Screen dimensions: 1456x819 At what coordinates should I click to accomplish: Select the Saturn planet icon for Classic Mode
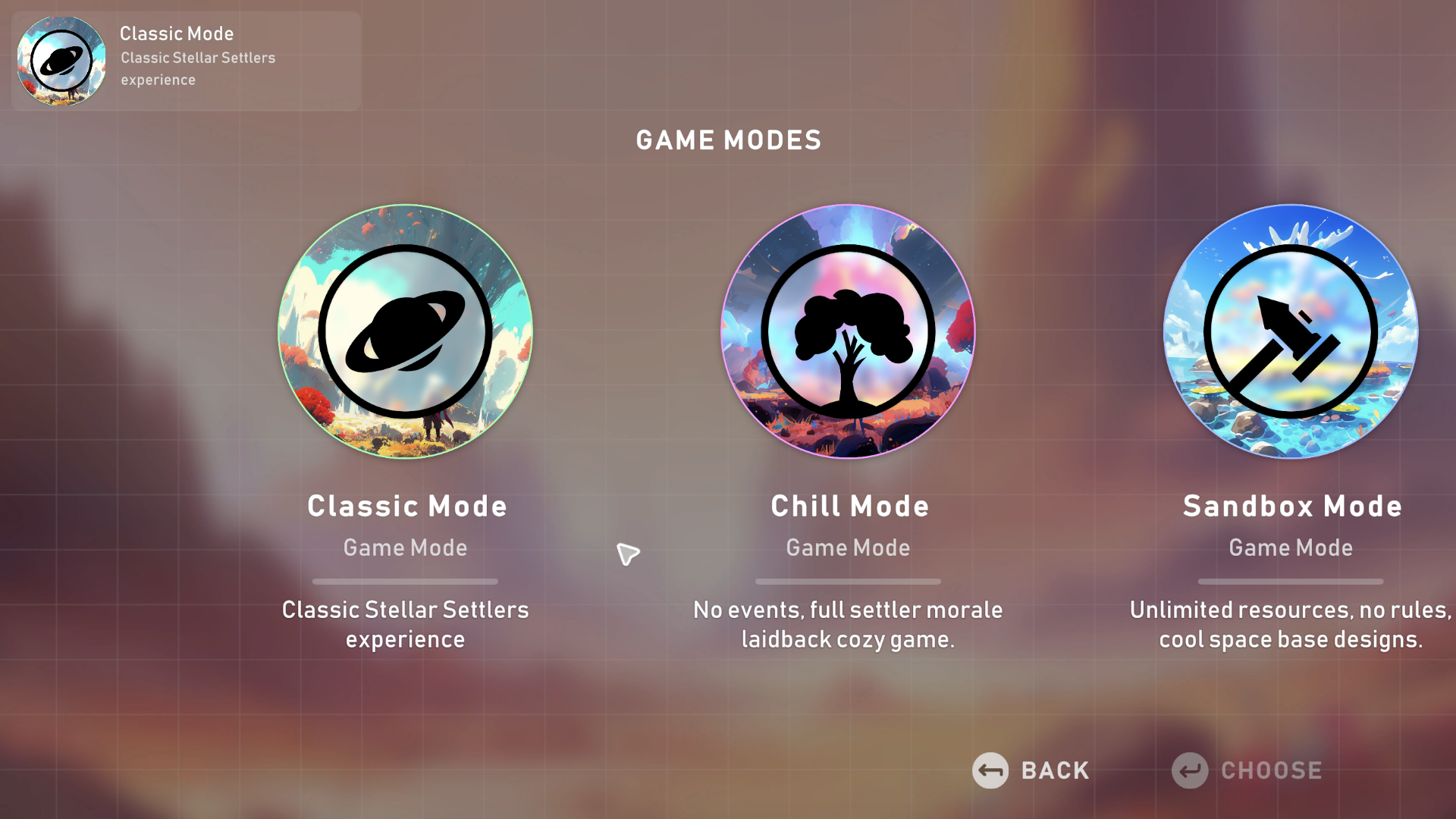pos(405,331)
